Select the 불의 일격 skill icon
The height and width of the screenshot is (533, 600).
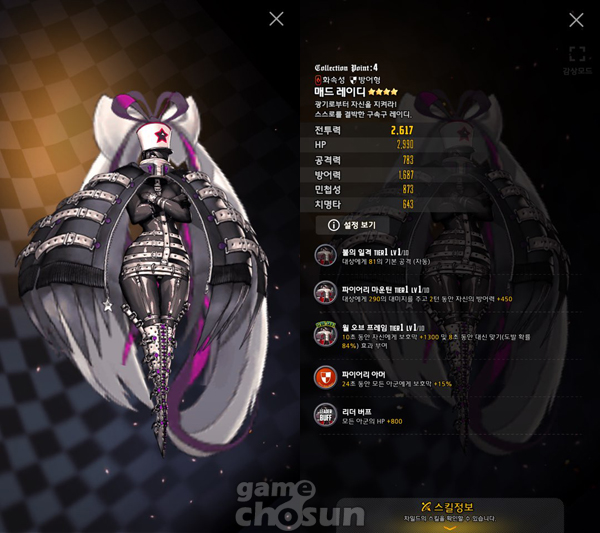pyautogui.click(x=325, y=254)
